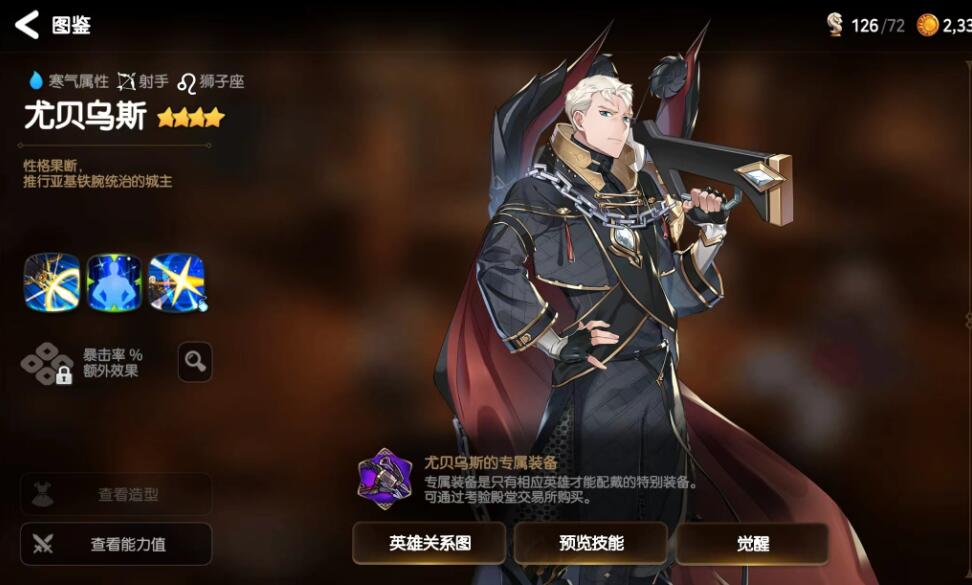Tap the purple exclusive equipment icon

[x=385, y=478]
